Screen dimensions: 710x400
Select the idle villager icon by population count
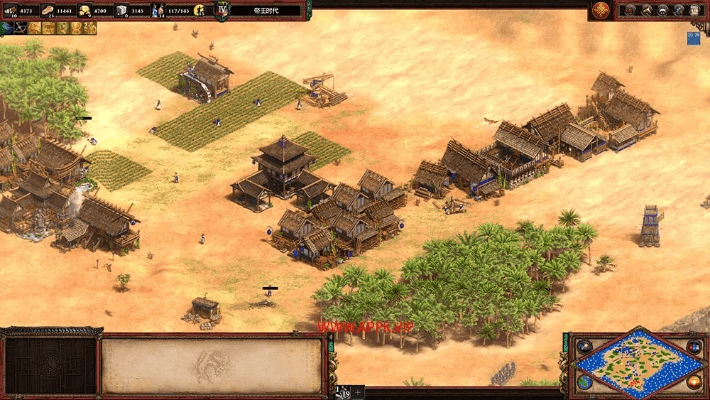[x=199, y=10]
